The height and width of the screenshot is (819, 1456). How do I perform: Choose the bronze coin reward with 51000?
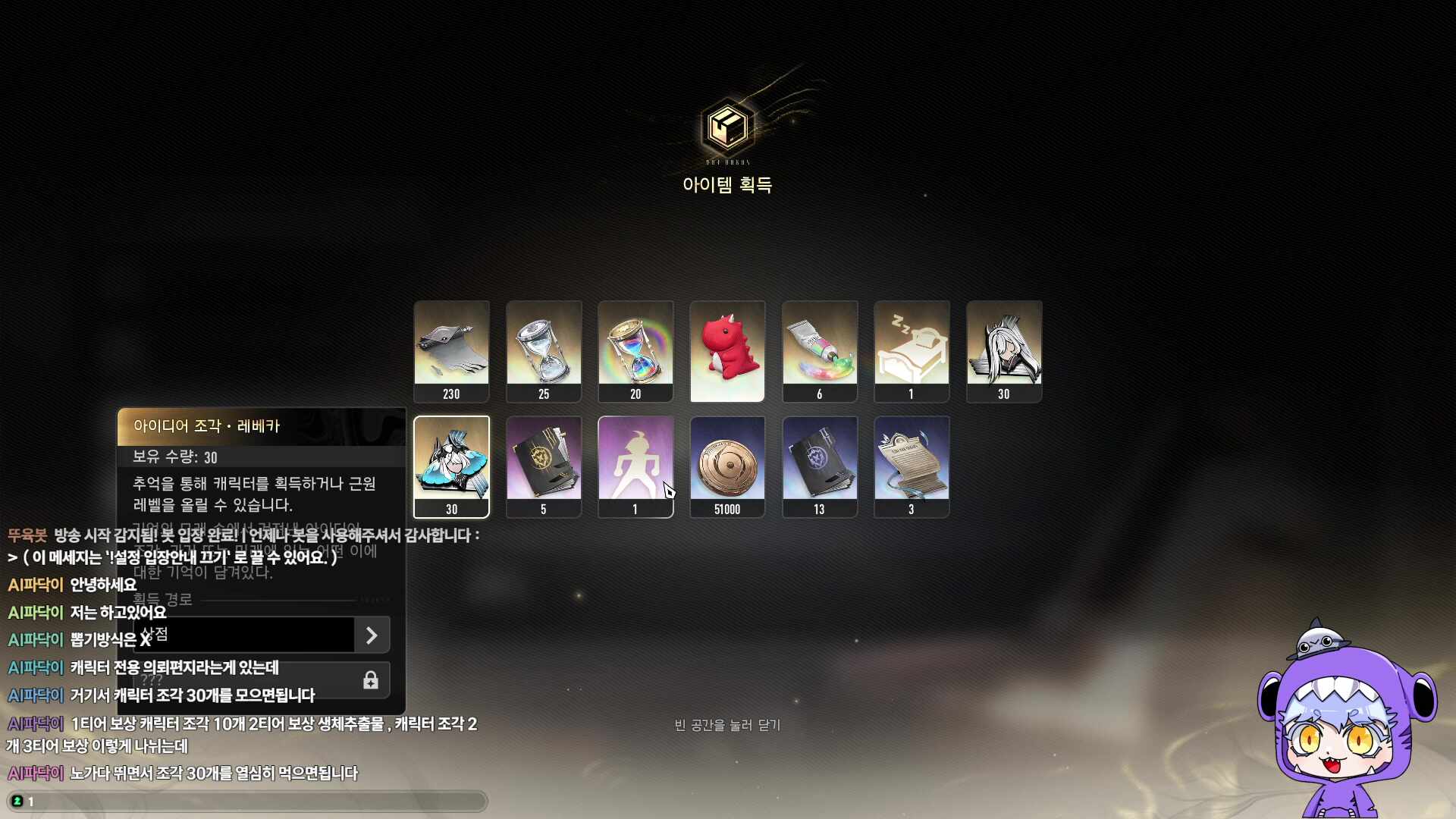(x=727, y=466)
